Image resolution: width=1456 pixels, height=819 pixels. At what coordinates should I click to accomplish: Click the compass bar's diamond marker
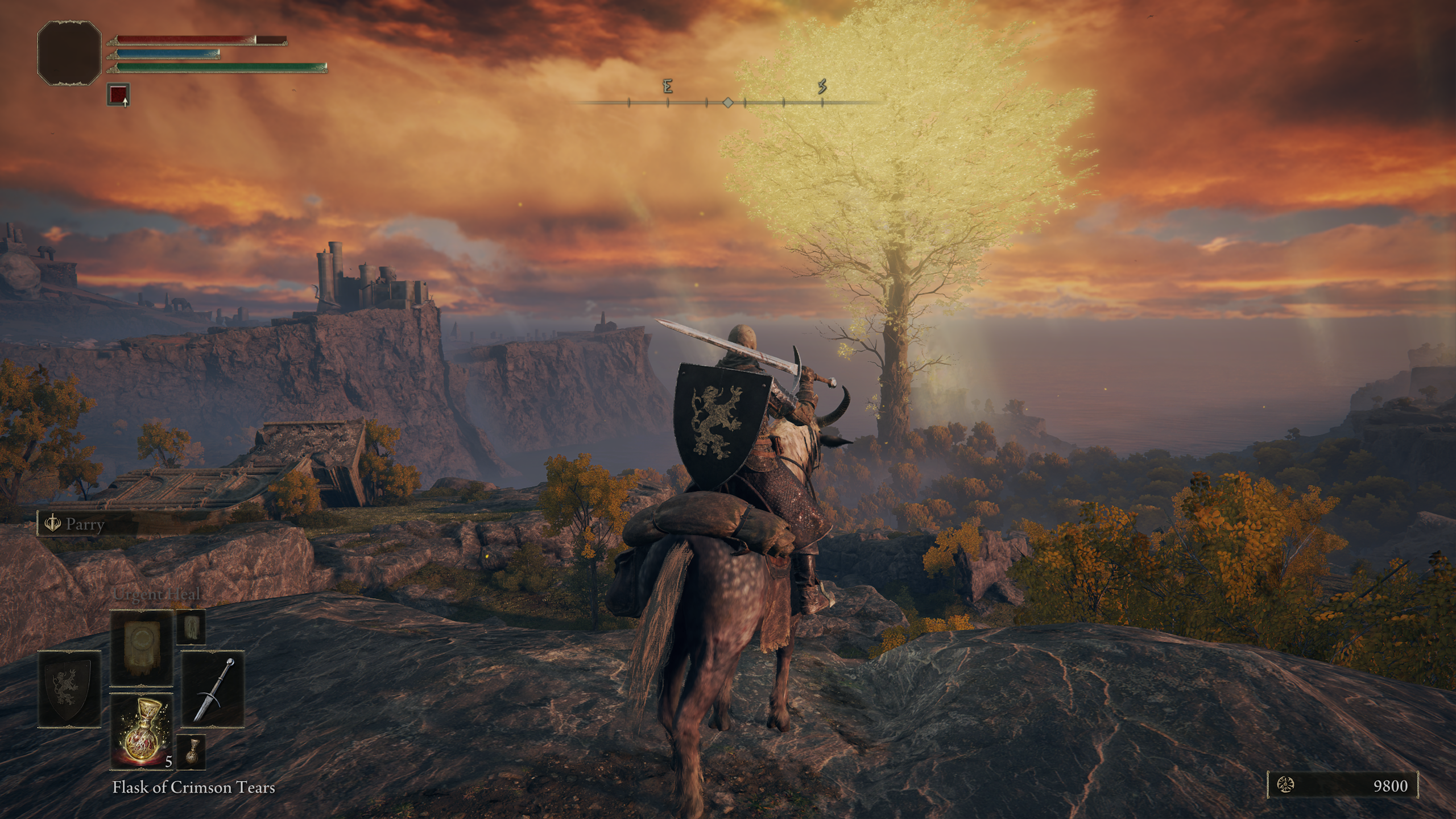tap(727, 103)
